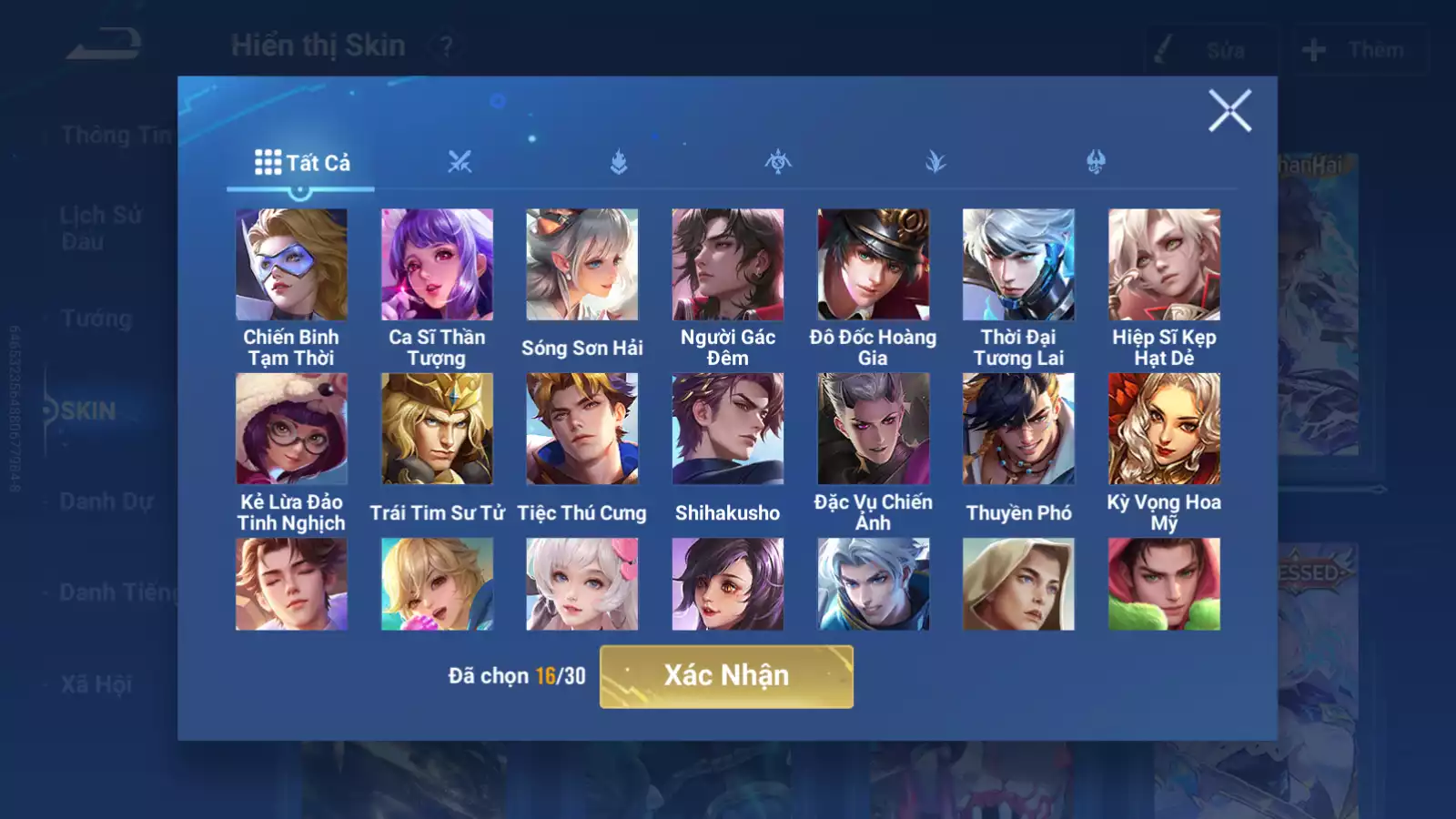Close the skin selection dialog
This screenshot has width=1456, height=819.
tap(1229, 111)
